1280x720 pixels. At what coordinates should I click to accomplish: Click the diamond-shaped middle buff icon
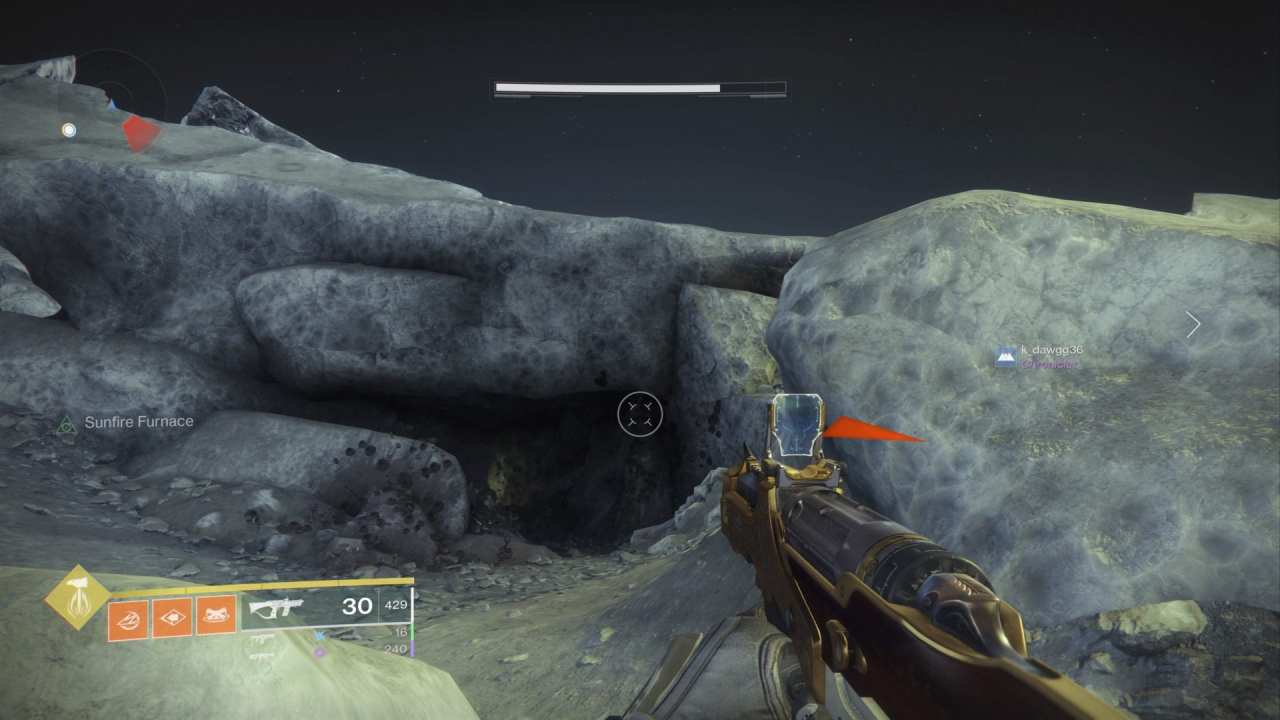171,618
